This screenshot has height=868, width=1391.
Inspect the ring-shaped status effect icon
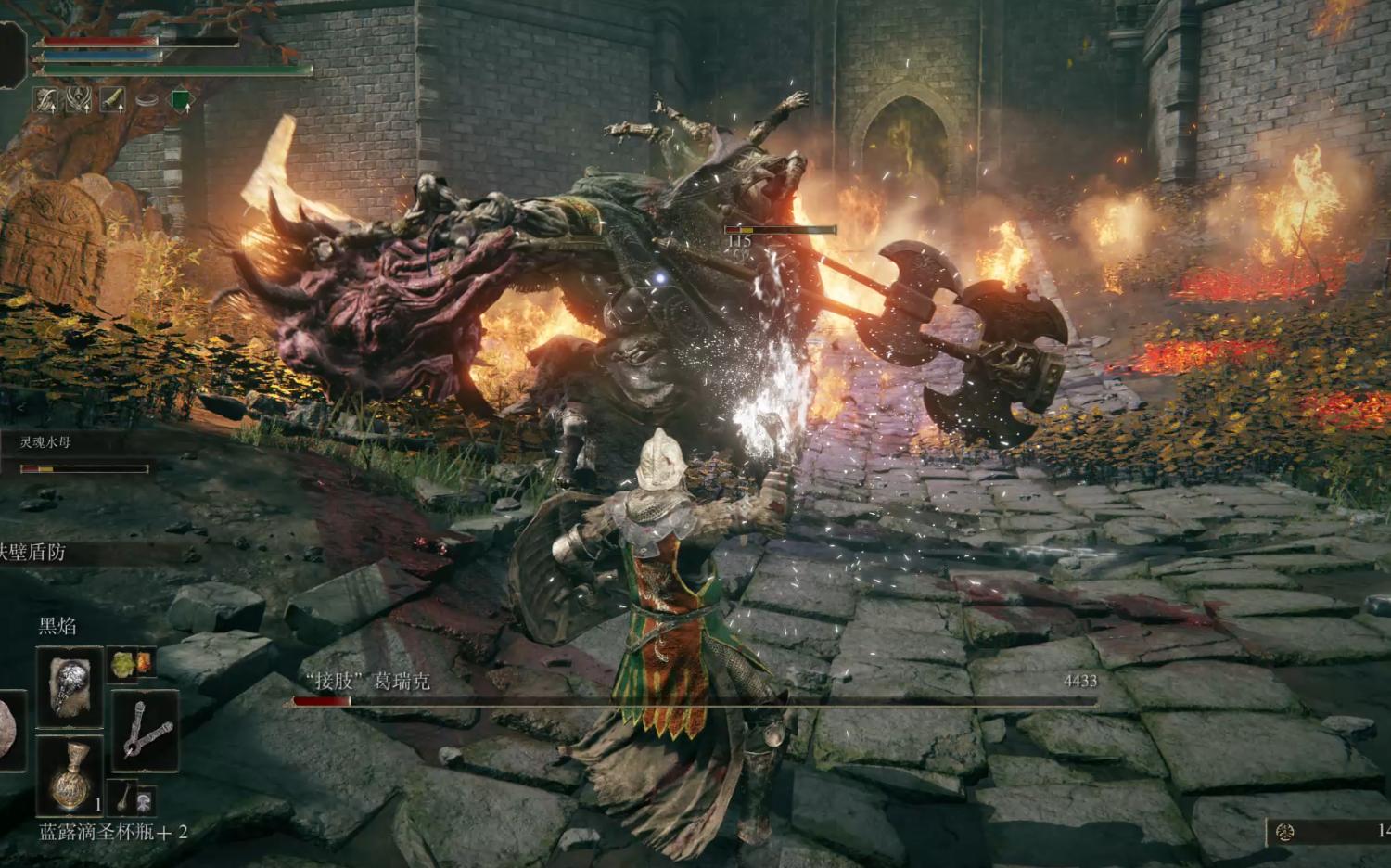point(147,99)
